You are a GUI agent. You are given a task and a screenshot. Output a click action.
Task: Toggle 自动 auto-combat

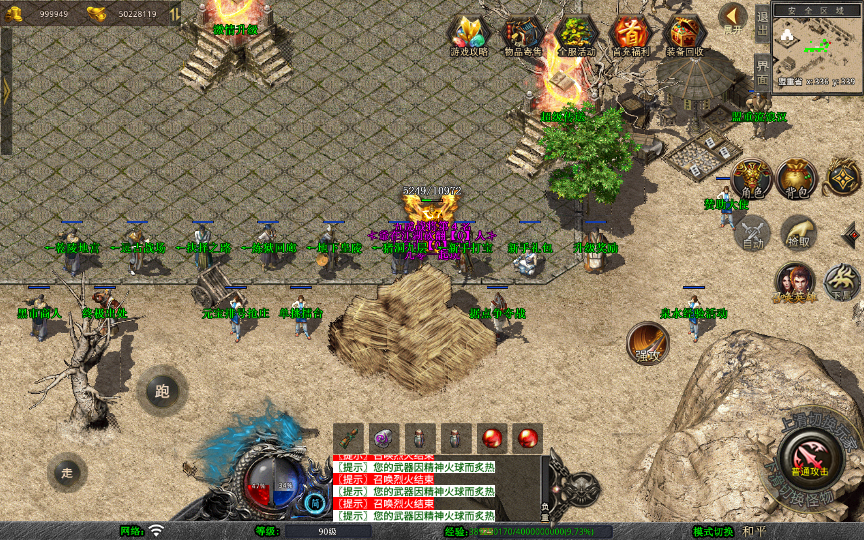click(x=752, y=233)
